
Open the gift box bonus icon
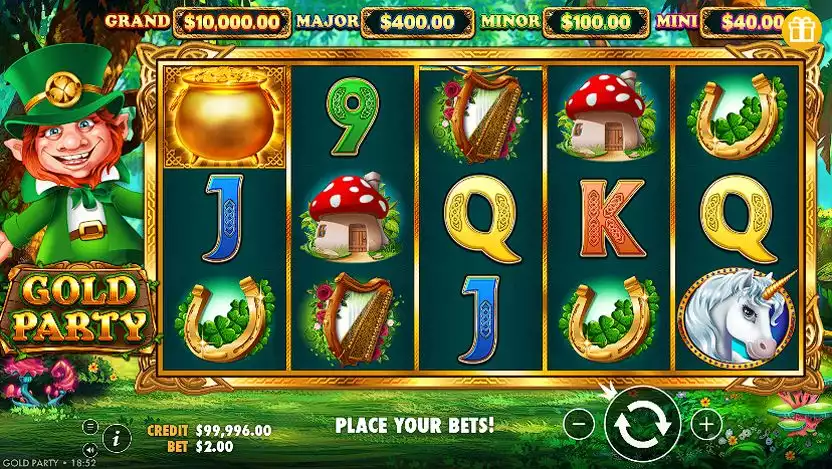pos(801,28)
